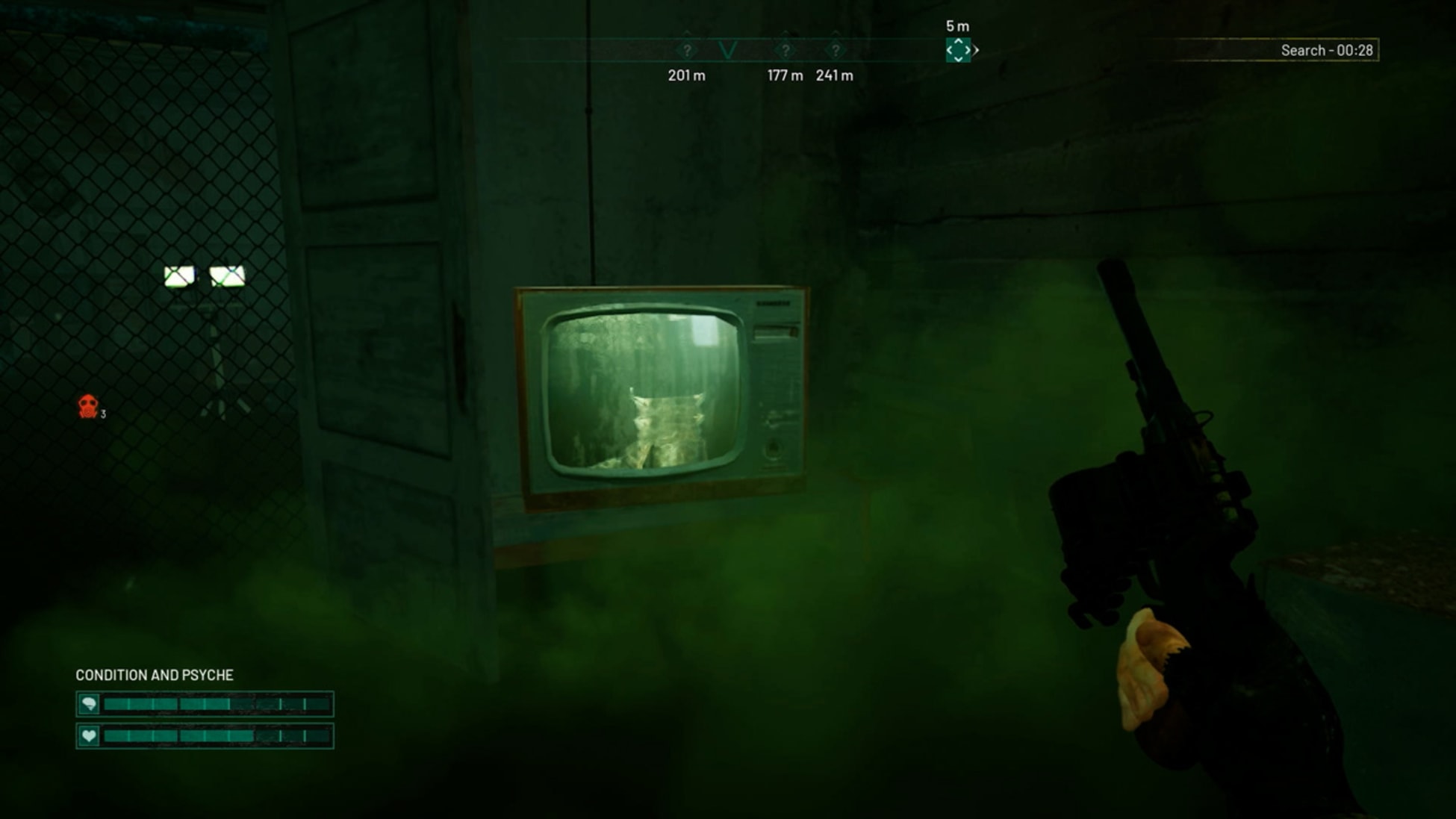
Task: Click the unknown waypoint marked 201 m
Action: [x=686, y=49]
